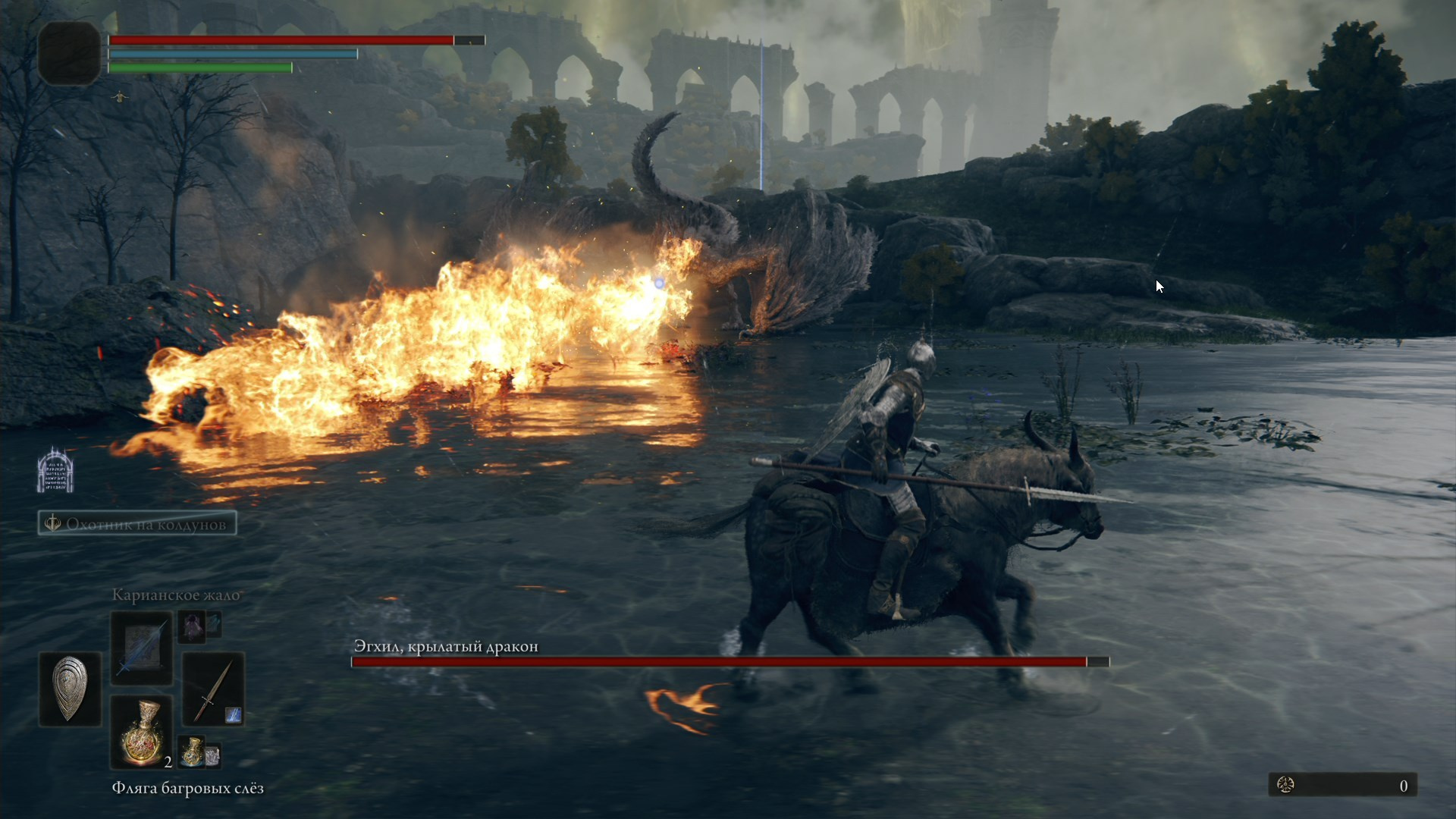
Task: Click the crest icon next to Охотник на колдунов
Action: [52, 522]
